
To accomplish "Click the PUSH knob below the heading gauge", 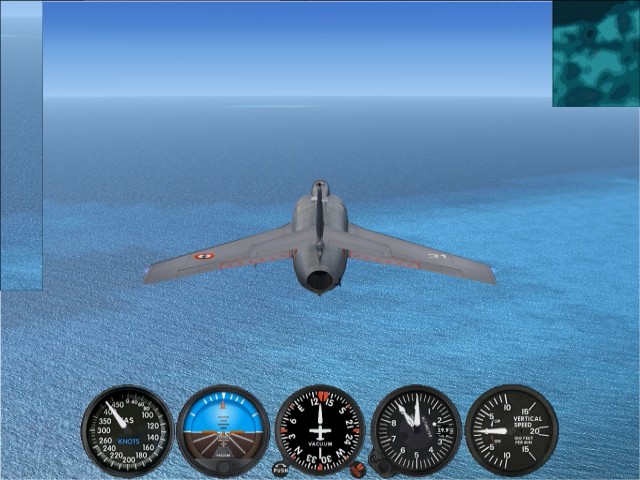I will click(x=280, y=468).
